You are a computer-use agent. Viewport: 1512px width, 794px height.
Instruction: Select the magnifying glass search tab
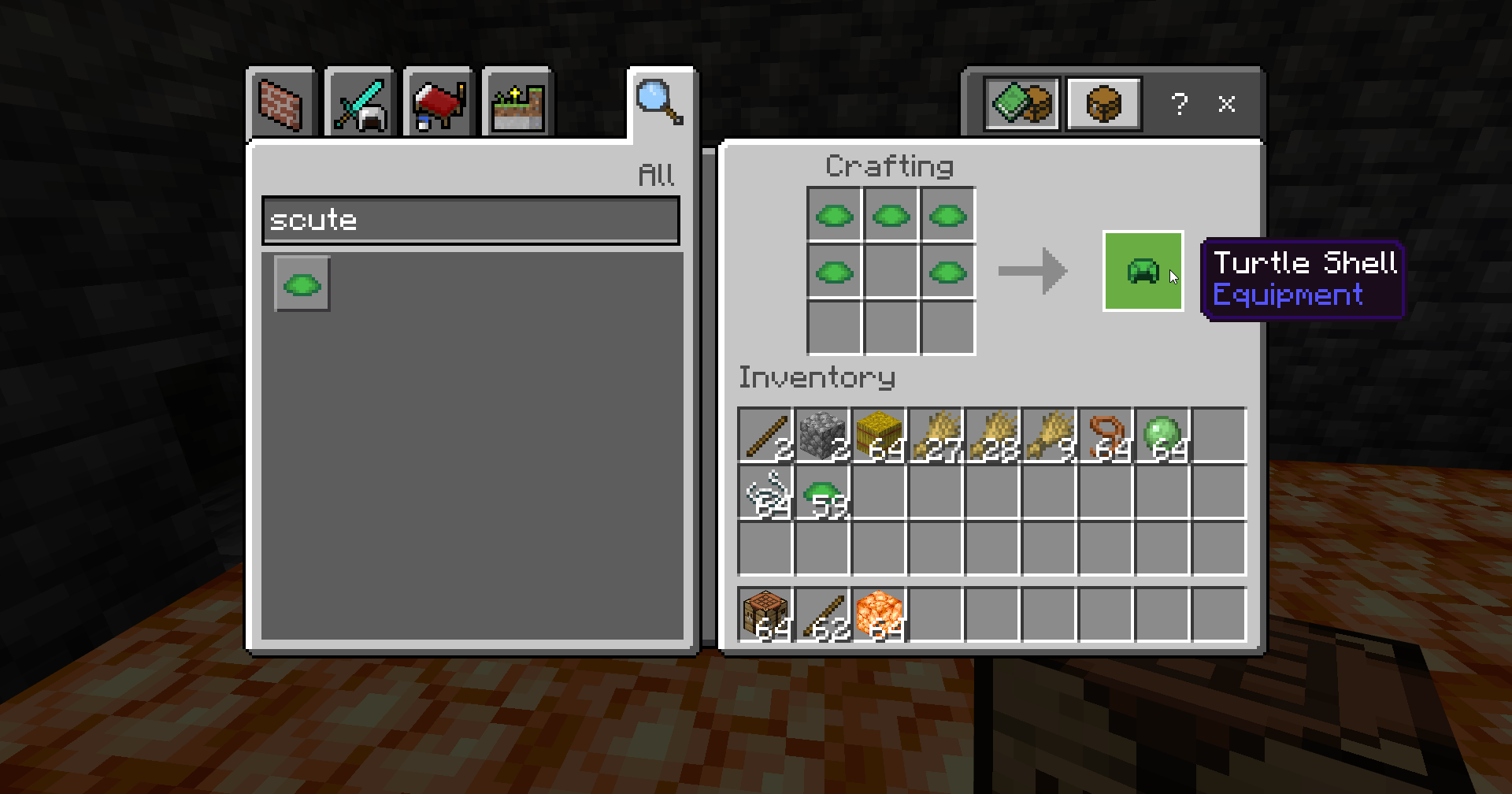[x=659, y=102]
